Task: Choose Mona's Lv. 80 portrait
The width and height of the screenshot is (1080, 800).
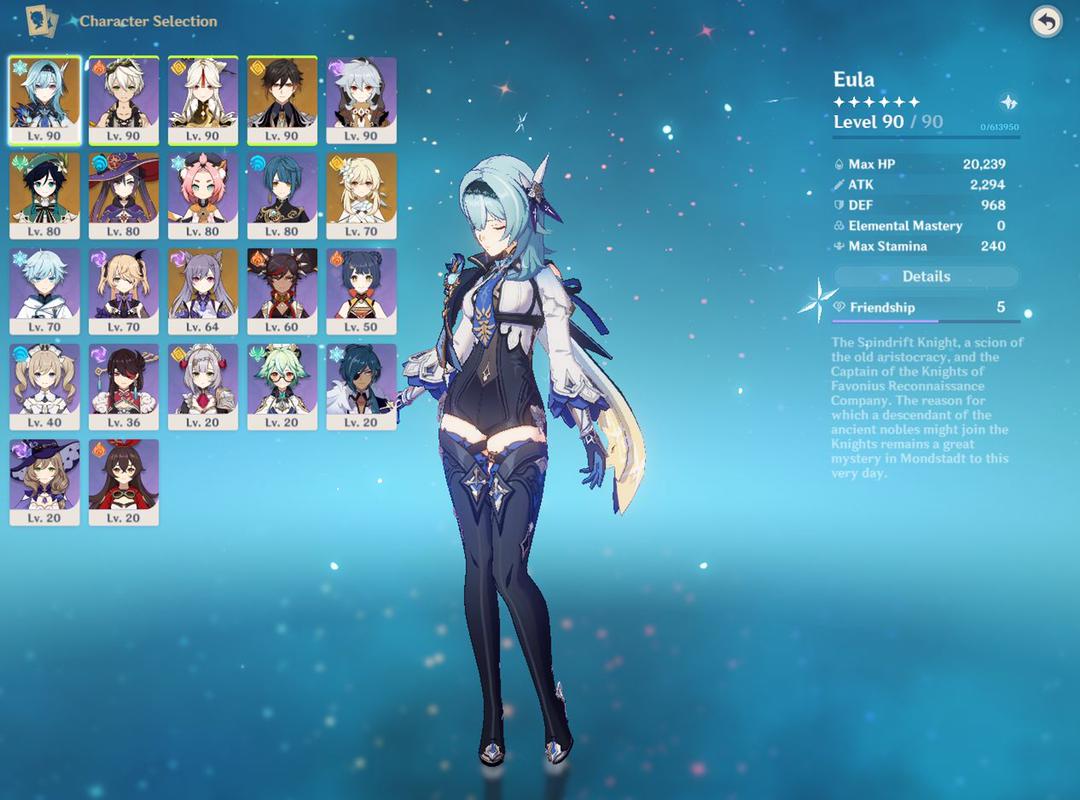Action: [x=123, y=194]
